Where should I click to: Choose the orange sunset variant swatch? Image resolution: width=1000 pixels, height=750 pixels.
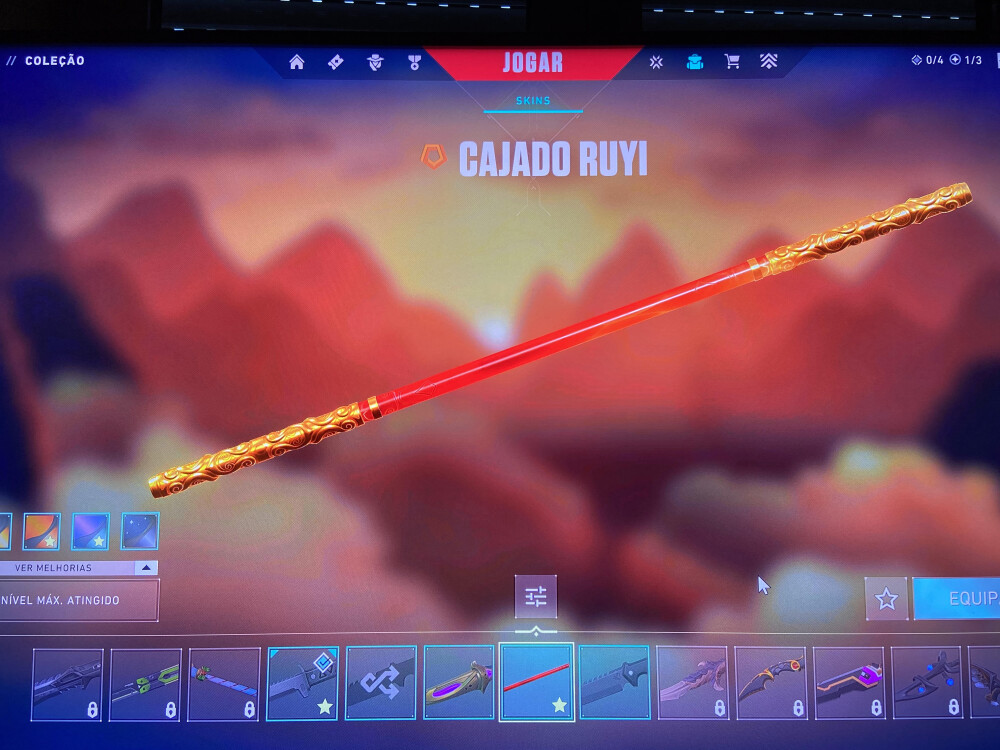coord(41,531)
